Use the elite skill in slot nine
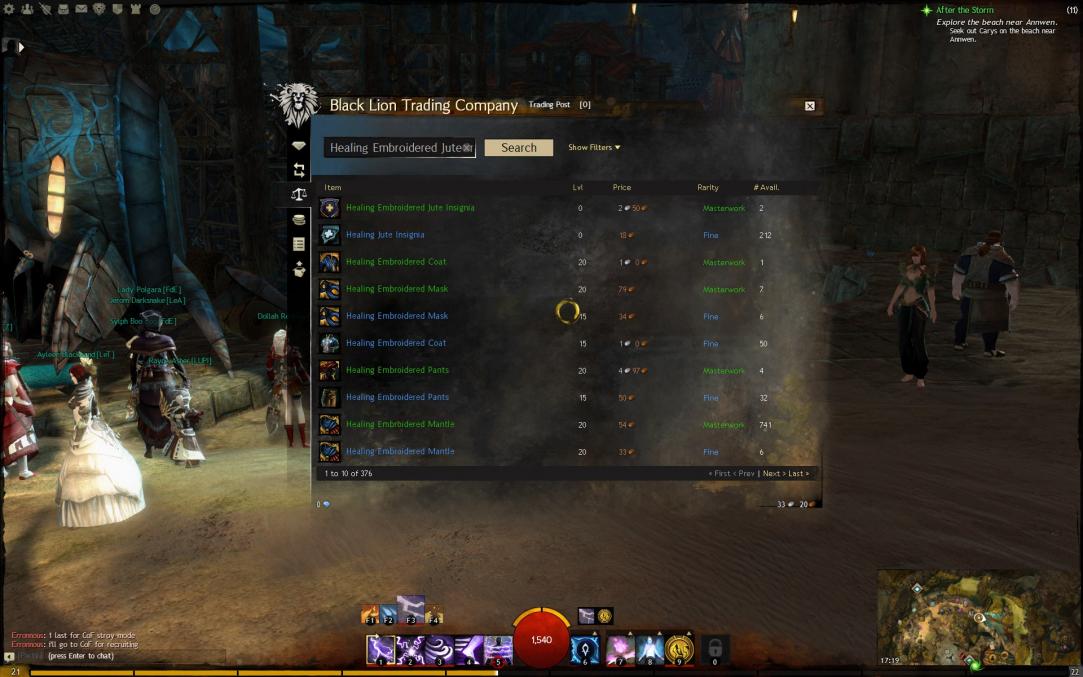The image size is (1083, 677). (x=680, y=650)
